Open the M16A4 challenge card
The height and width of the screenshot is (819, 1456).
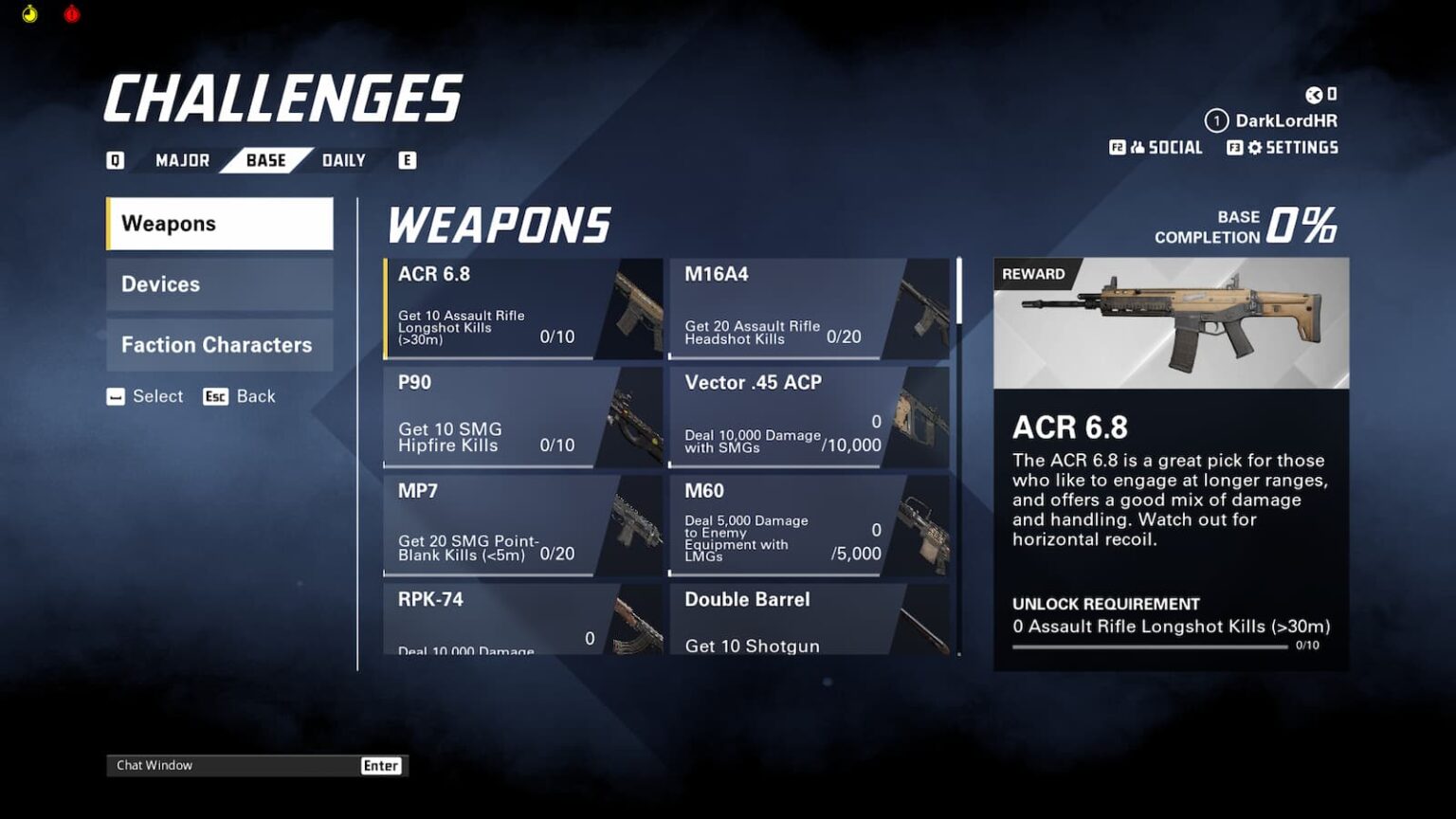[x=810, y=308]
